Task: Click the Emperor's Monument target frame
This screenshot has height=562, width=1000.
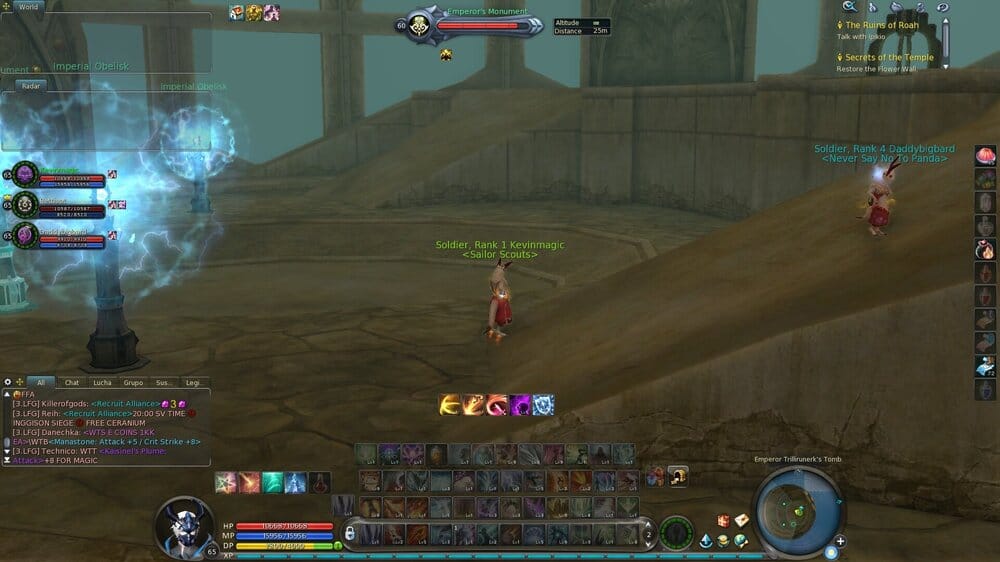Action: pos(470,24)
